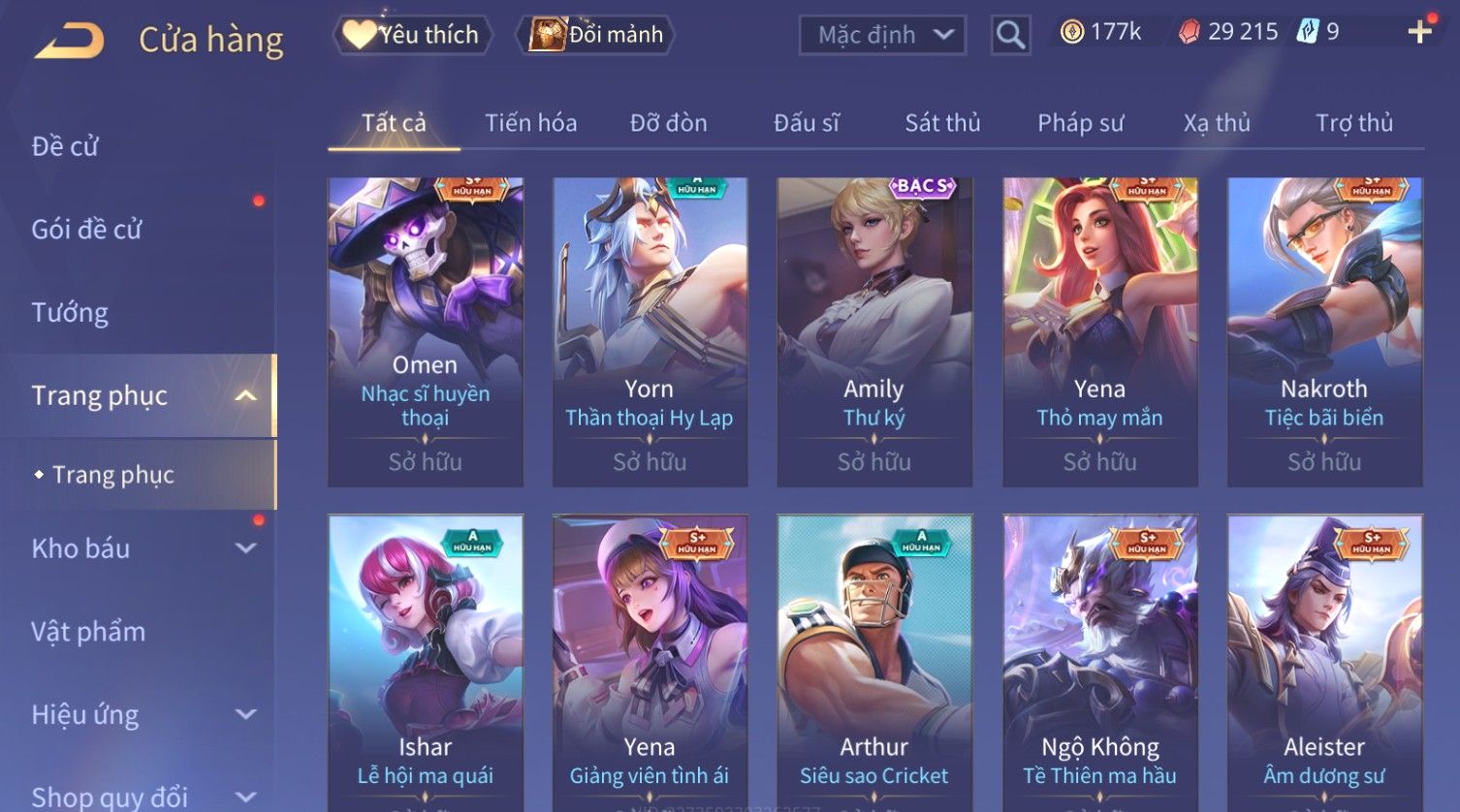Image resolution: width=1460 pixels, height=812 pixels.
Task: Switch to the Tiến hóa tab
Action: click(x=530, y=123)
